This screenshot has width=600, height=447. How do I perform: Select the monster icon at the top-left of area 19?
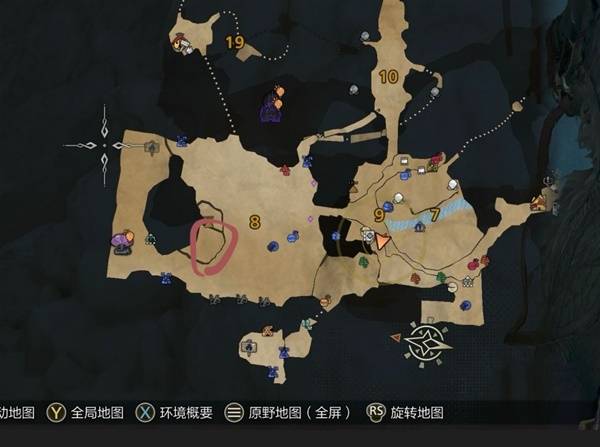[x=180, y=43]
